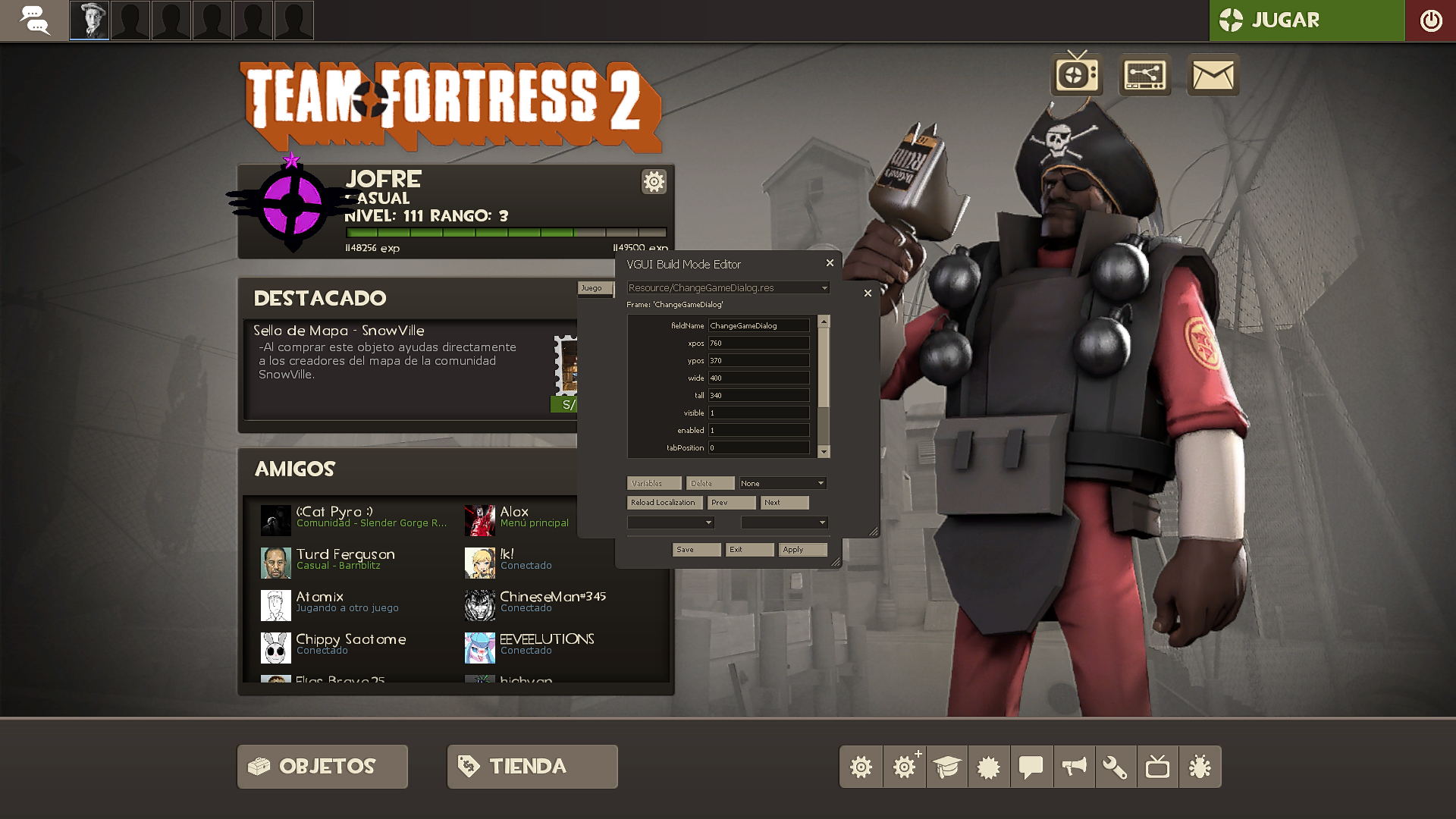This screenshot has width=1456, height=819.
Task: Open the Resource/ChangeGameDialog.res dropdown
Action: click(x=726, y=287)
